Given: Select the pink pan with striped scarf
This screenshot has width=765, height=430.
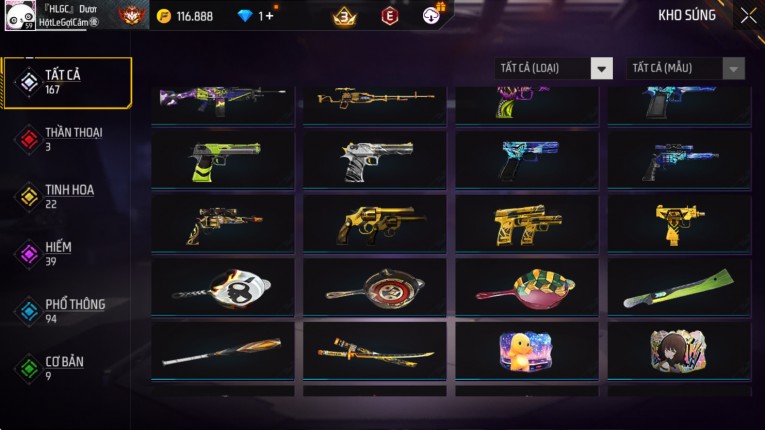Looking at the screenshot, I should tap(526, 287).
